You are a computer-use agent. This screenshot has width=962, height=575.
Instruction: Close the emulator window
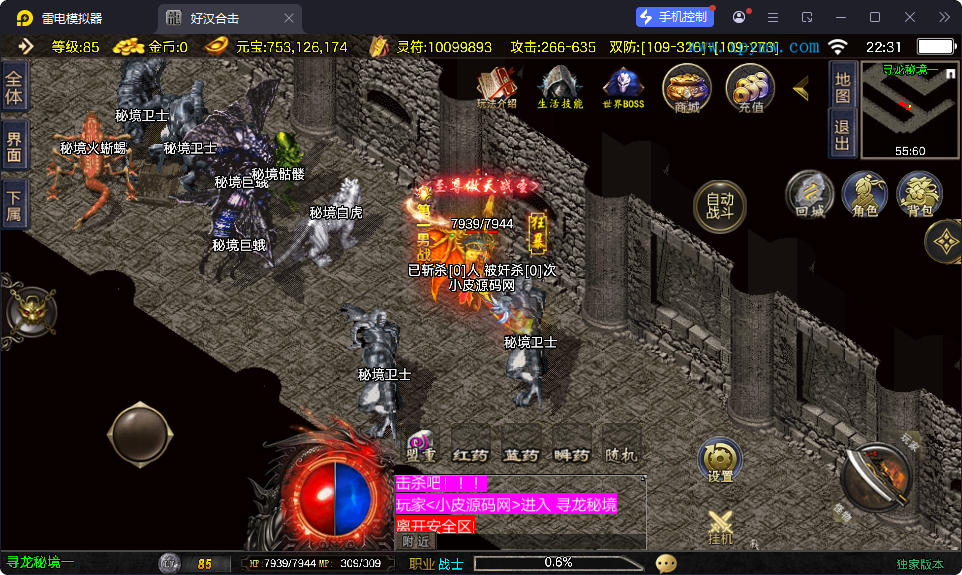[x=910, y=17]
